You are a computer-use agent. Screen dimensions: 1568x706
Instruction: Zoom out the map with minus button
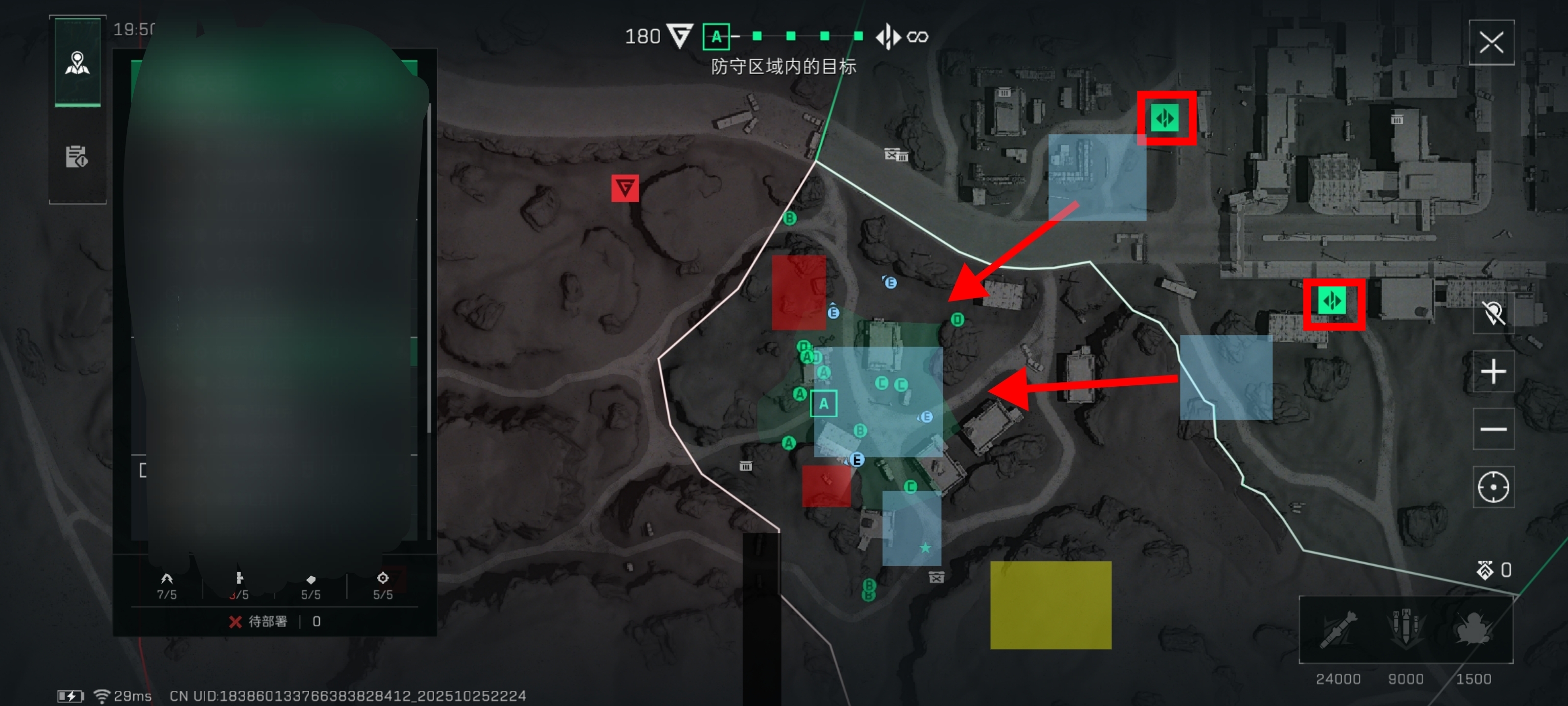1493,429
